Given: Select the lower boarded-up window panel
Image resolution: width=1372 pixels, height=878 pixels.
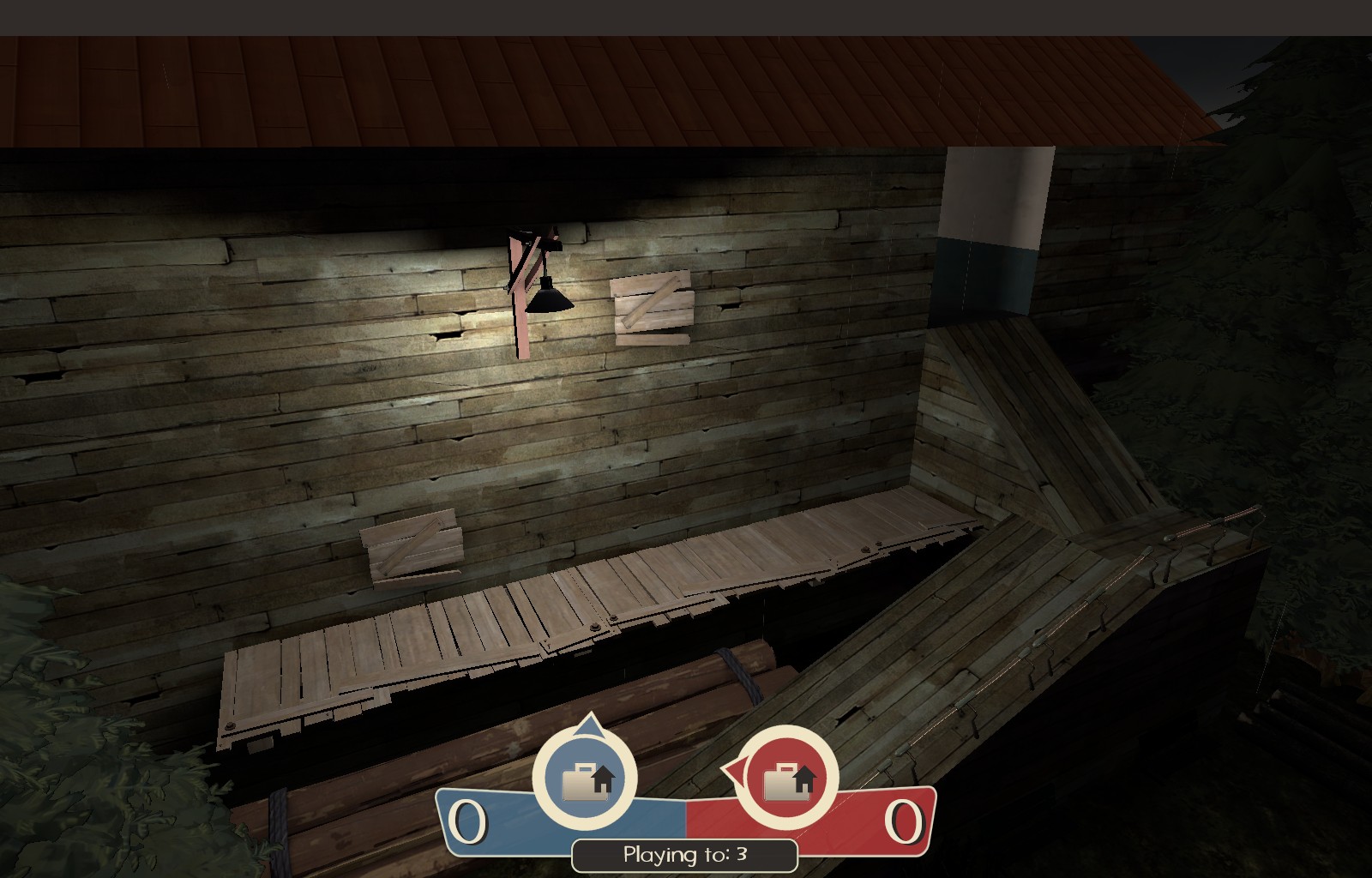Looking at the screenshot, I should pos(412,547).
